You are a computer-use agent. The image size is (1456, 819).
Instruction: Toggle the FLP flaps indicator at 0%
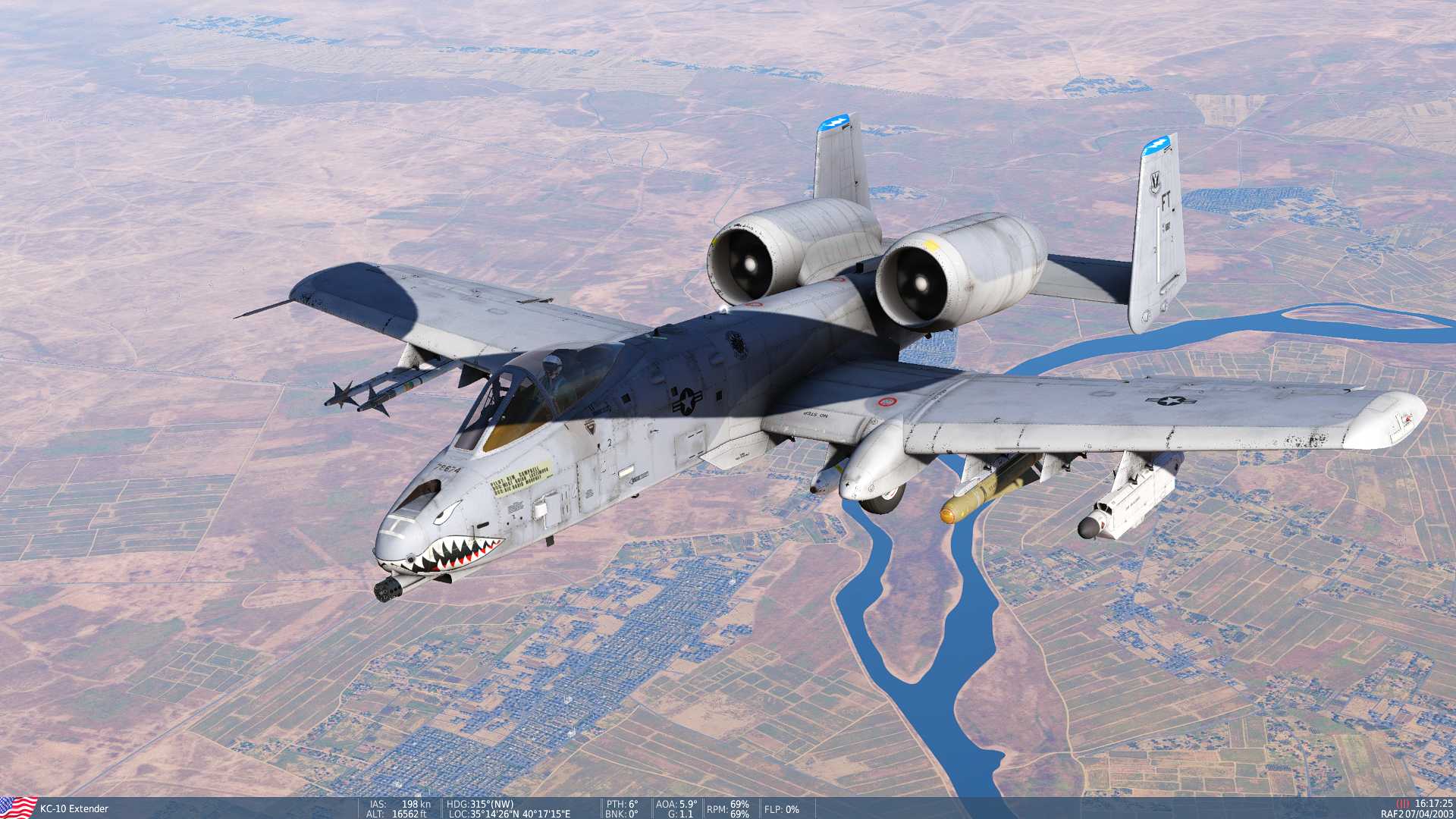[x=780, y=810]
